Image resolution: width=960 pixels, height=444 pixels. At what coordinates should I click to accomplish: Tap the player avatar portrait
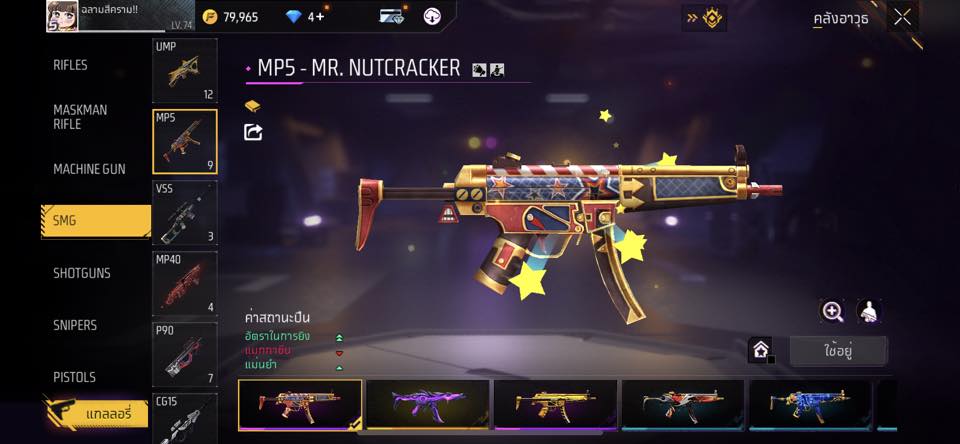pos(62,15)
